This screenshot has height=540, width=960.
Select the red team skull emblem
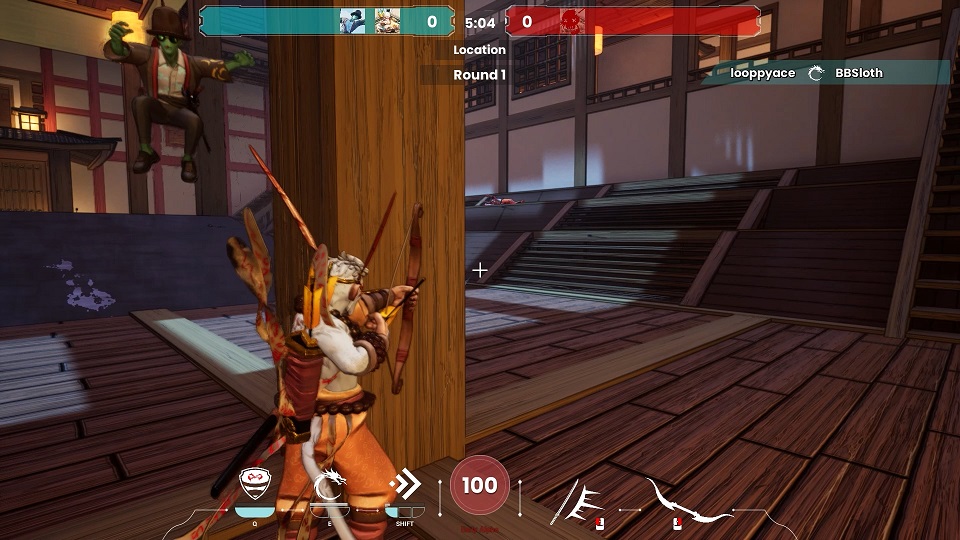pyautogui.click(x=572, y=21)
